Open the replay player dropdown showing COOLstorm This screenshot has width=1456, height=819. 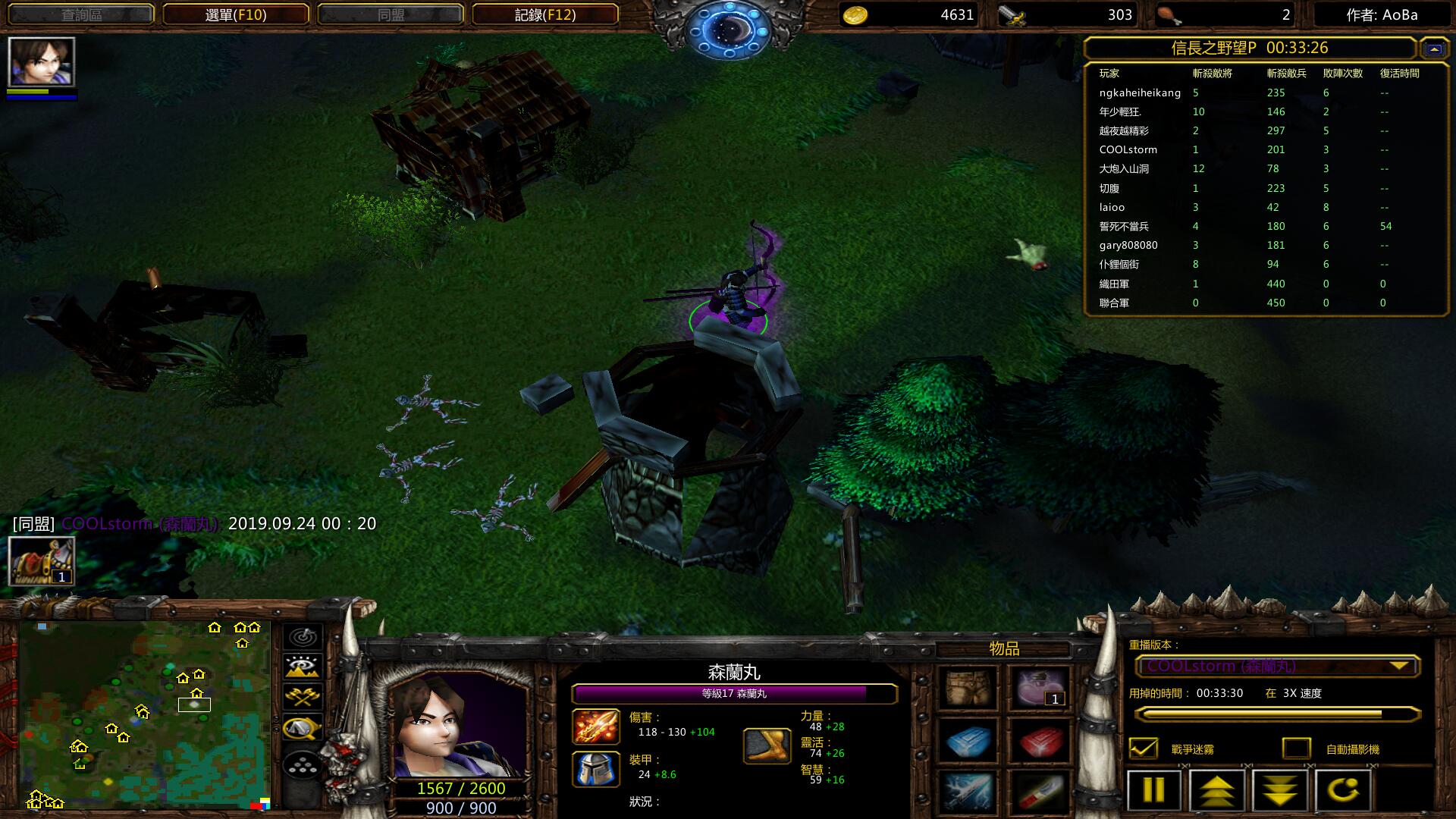point(1277,667)
